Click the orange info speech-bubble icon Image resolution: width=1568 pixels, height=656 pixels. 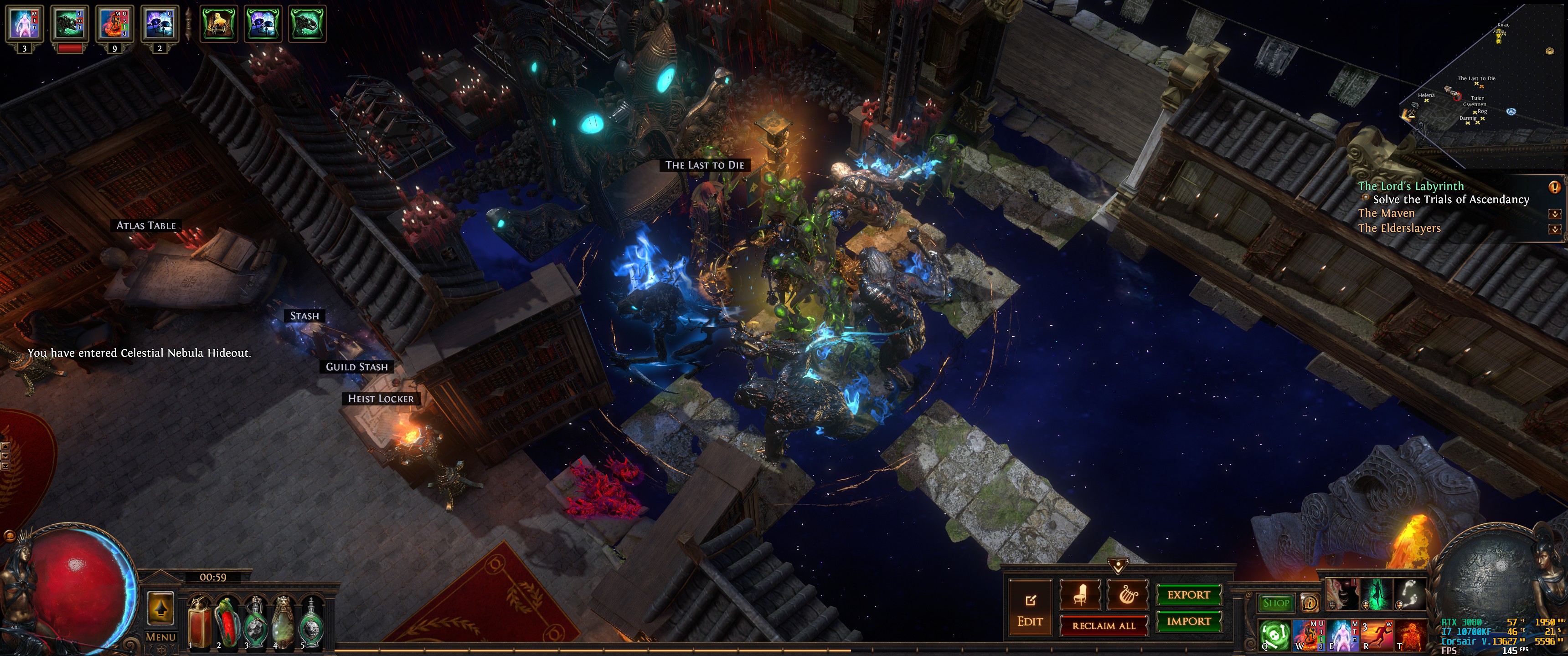pyautogui.click(x=1309, y=603)
